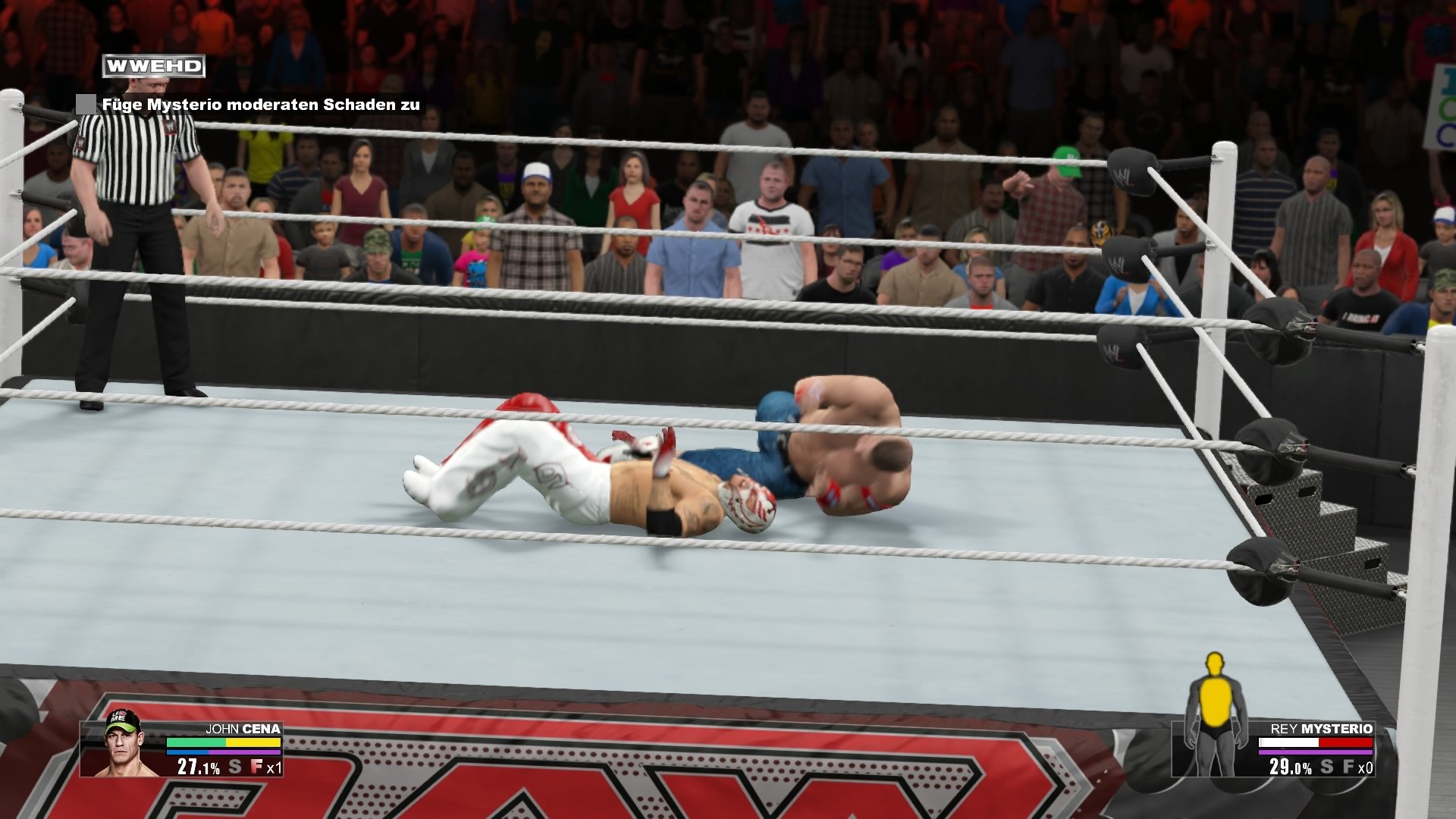The height and width of the screenshot is (819, 1456).
Task: Toggle the yellow head region on the damage diagram
Action: (x=1214, y=664)
